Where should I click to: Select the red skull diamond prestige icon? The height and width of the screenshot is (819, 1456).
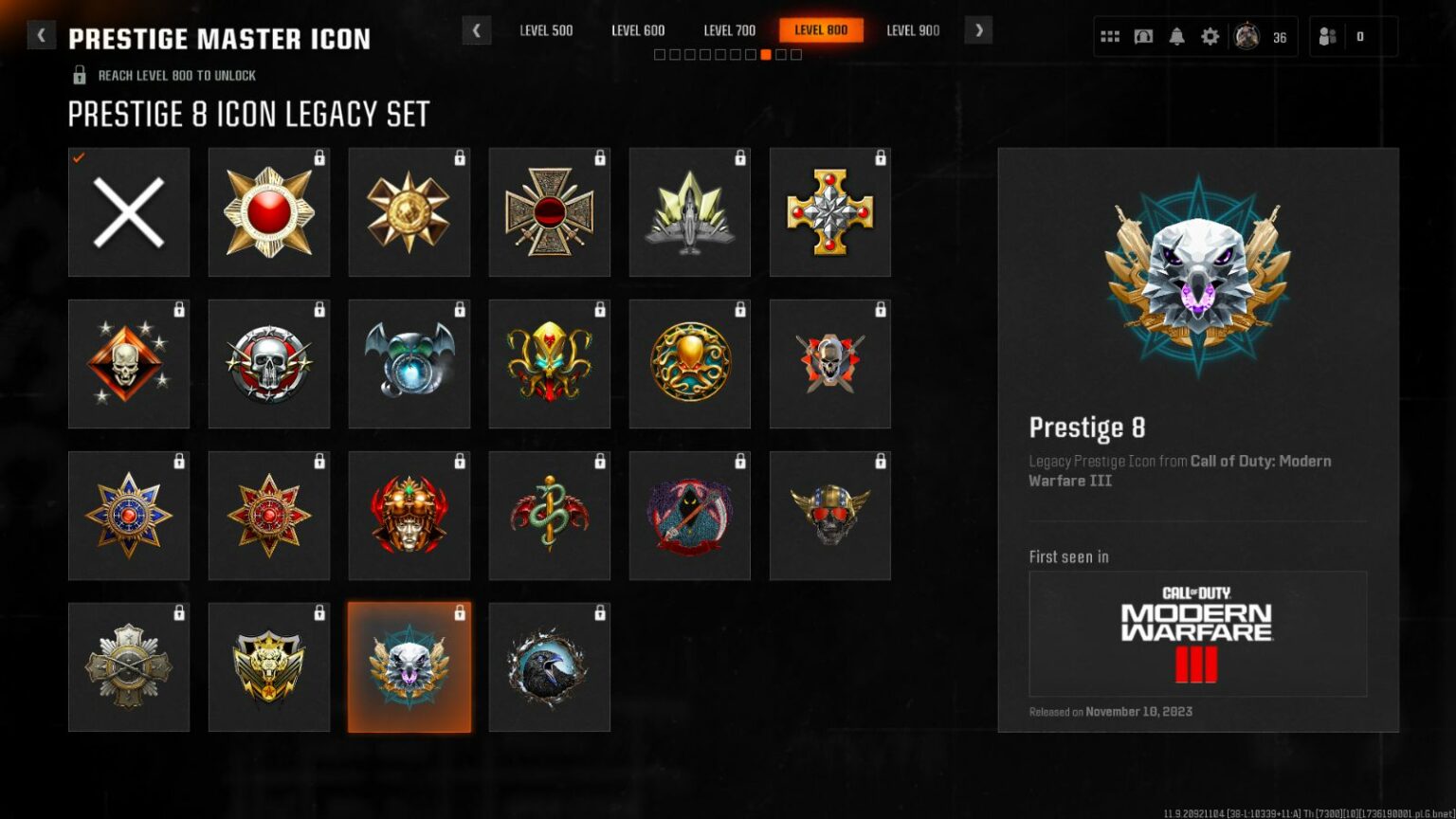[x=129, y=363]
